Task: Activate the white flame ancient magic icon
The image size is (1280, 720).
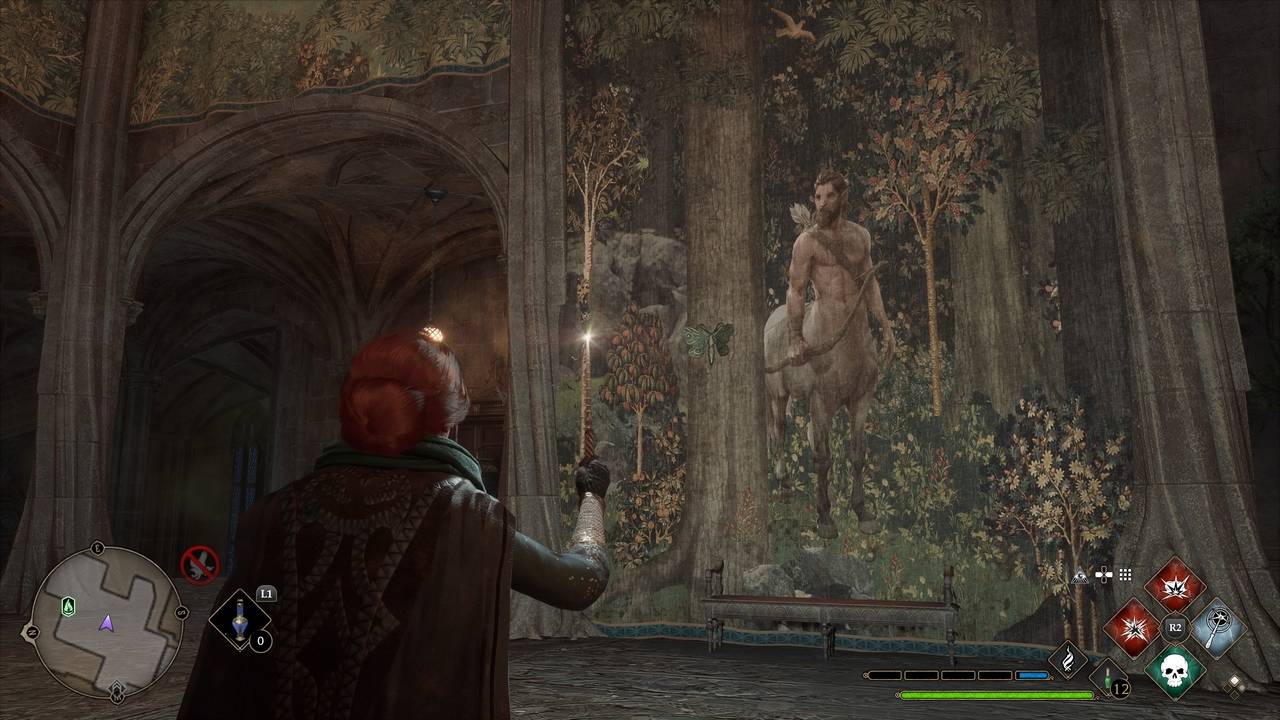Action: coord(1068,660)
